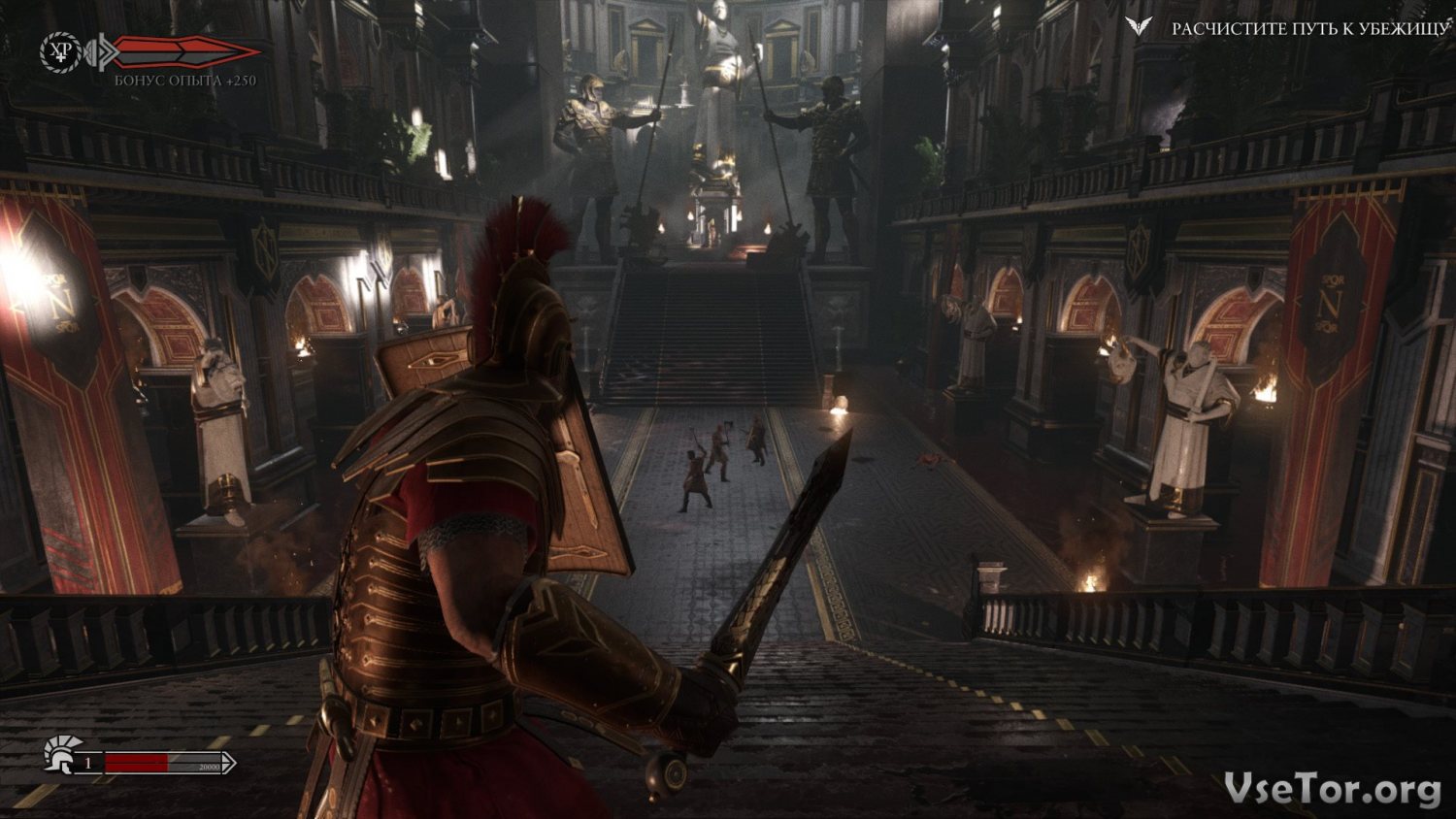Click the VseTor.org watermark
This screenshot has width=1456, height=819.
[x=1332, y=788]
